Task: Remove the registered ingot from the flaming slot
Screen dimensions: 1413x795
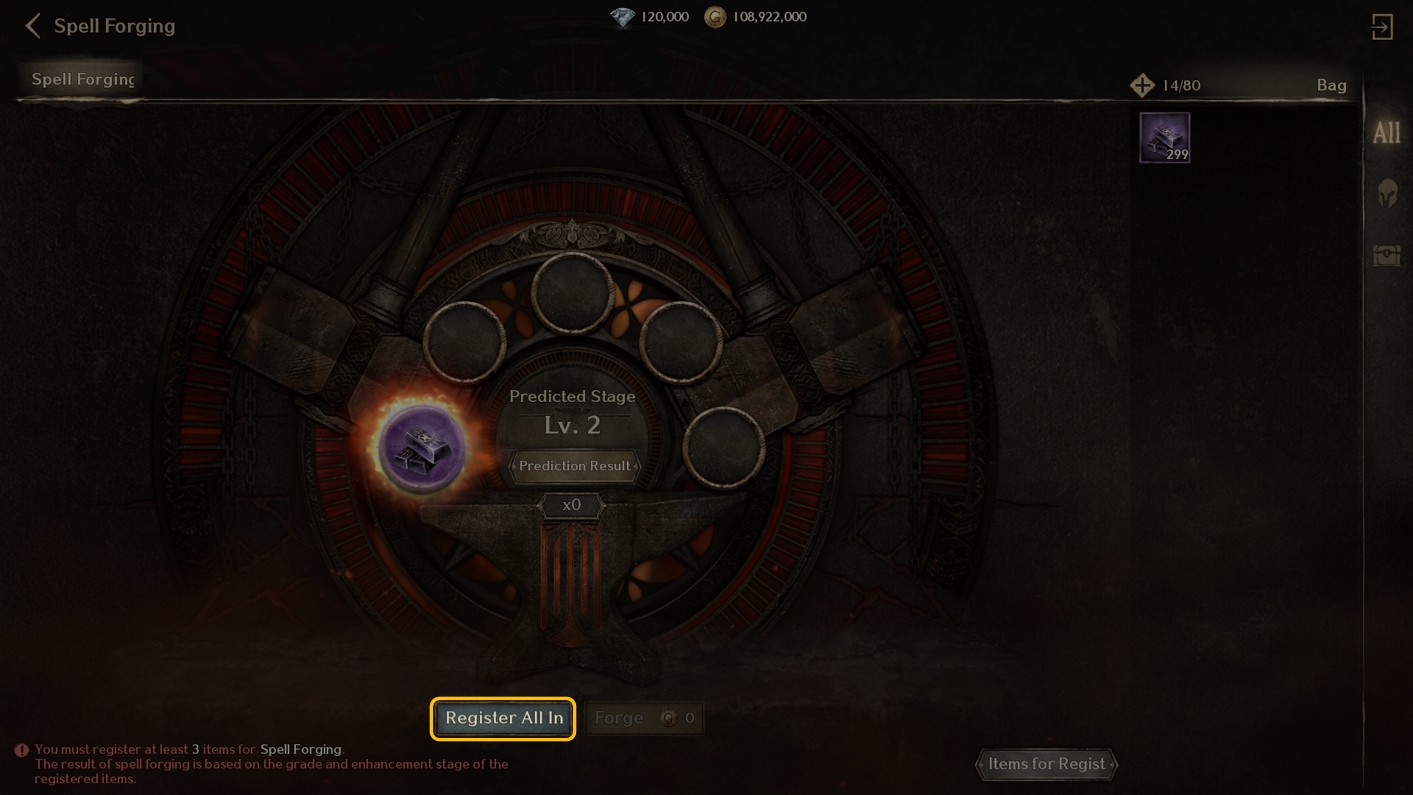Action: (422, 447)
